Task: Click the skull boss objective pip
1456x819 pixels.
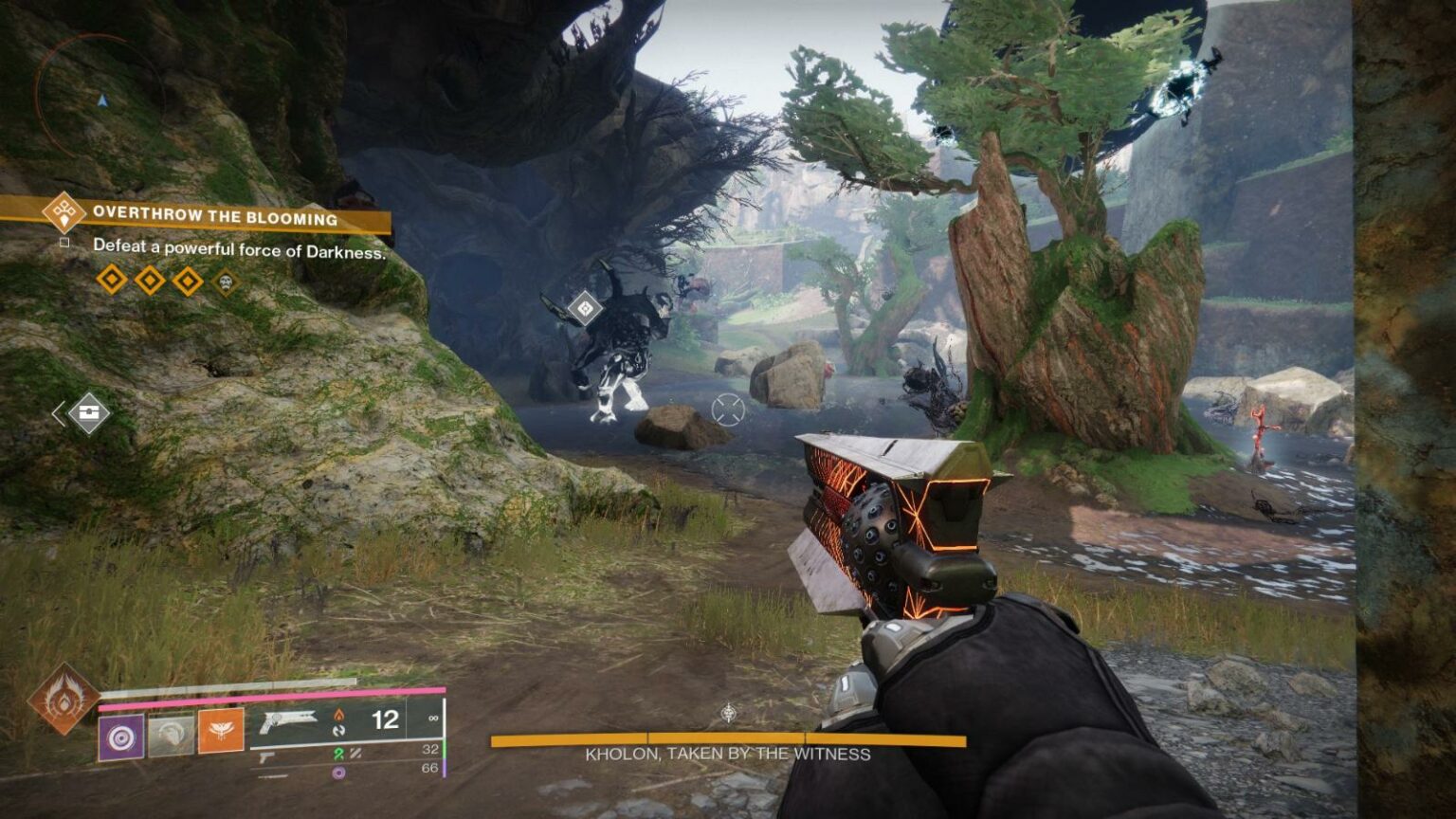Action: coord(225,282)
